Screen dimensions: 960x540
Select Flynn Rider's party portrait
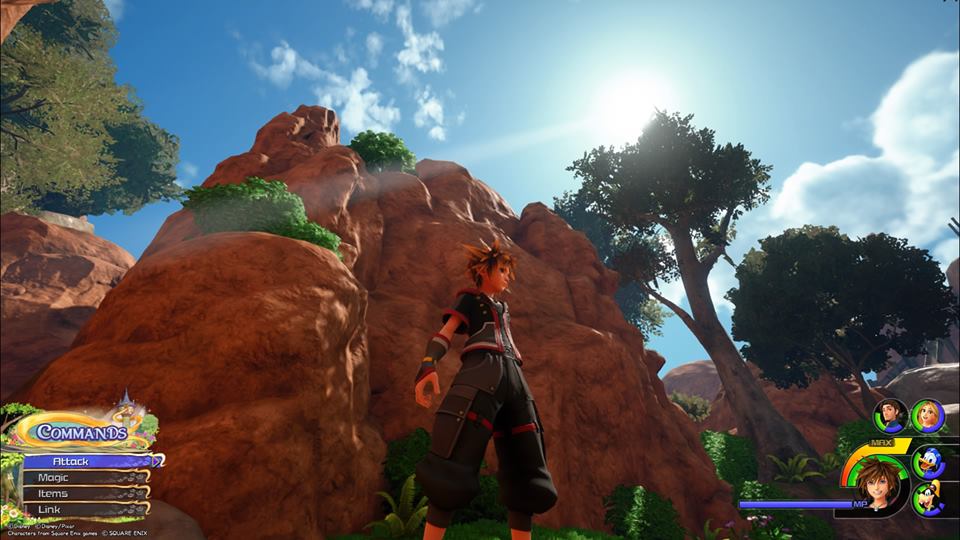pos(890,415)
